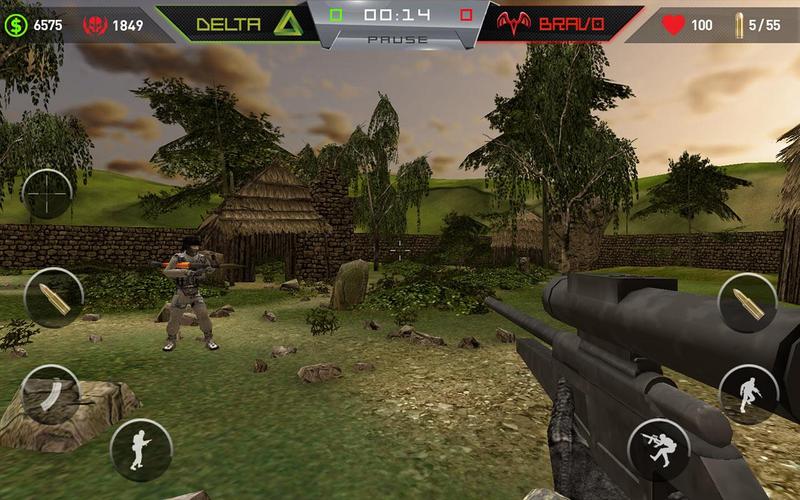Viewport: 800px width, 500px height.
Task: Pause the match with the PAUSE button
Action: click(x=398, y=40)
